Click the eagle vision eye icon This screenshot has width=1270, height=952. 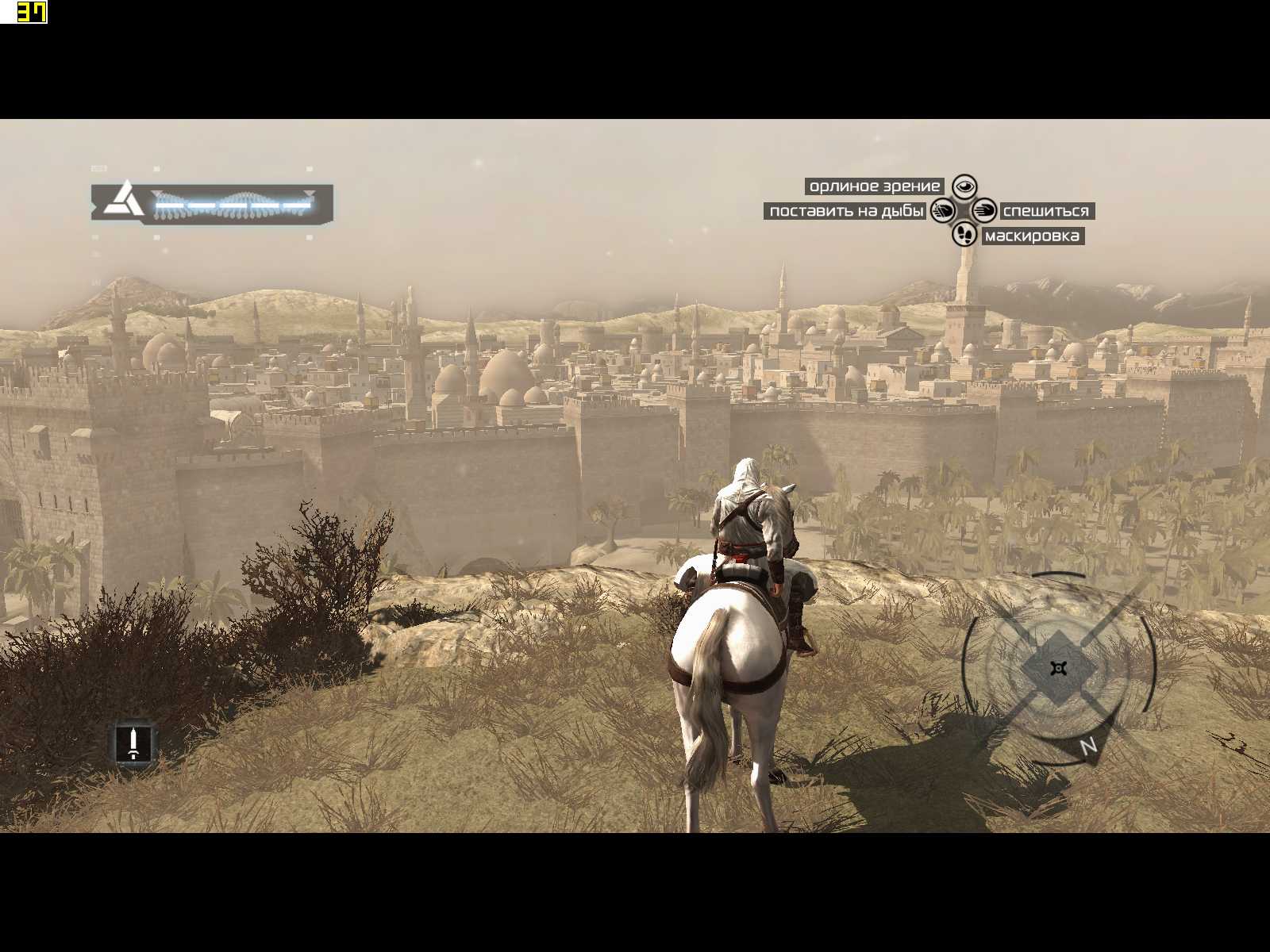coord(964,187)
